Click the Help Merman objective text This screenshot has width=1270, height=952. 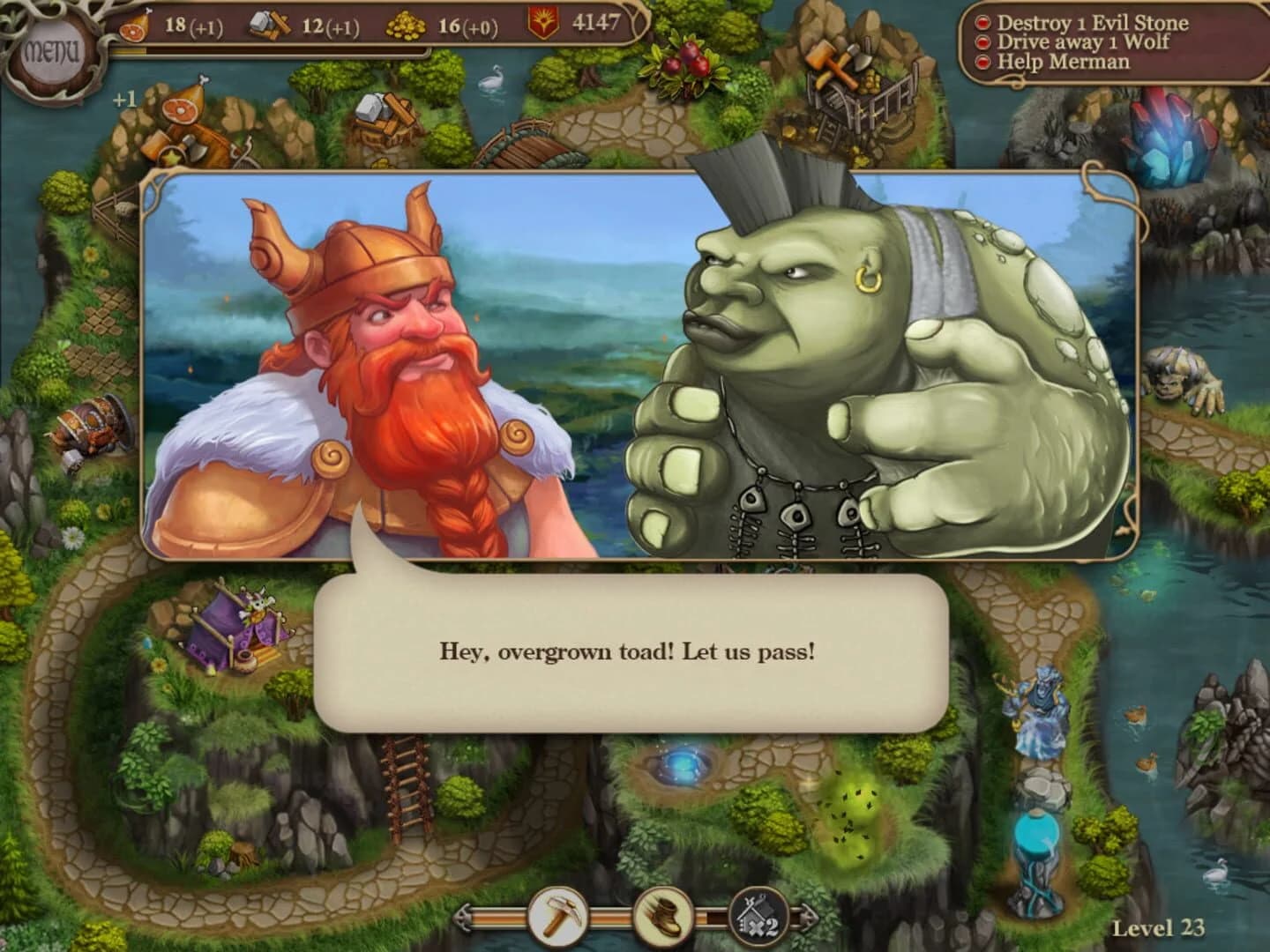pos(1065,62)
